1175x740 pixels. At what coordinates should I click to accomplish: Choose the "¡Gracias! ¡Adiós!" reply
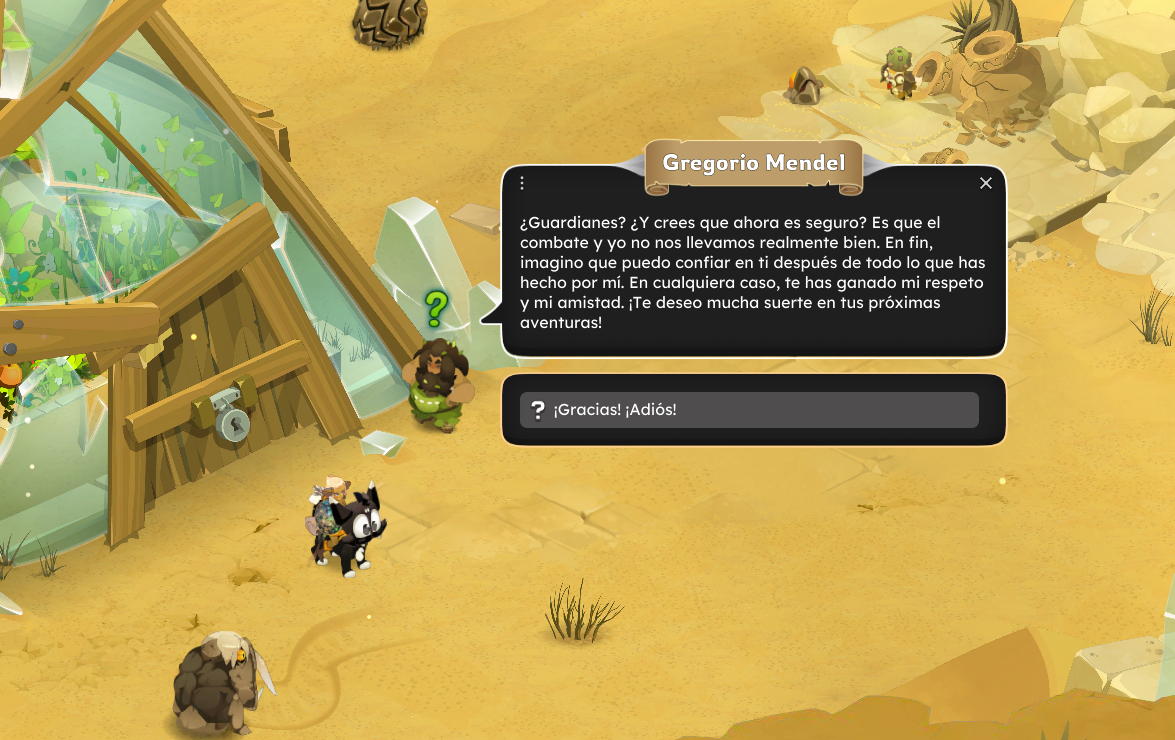(748, 410)
